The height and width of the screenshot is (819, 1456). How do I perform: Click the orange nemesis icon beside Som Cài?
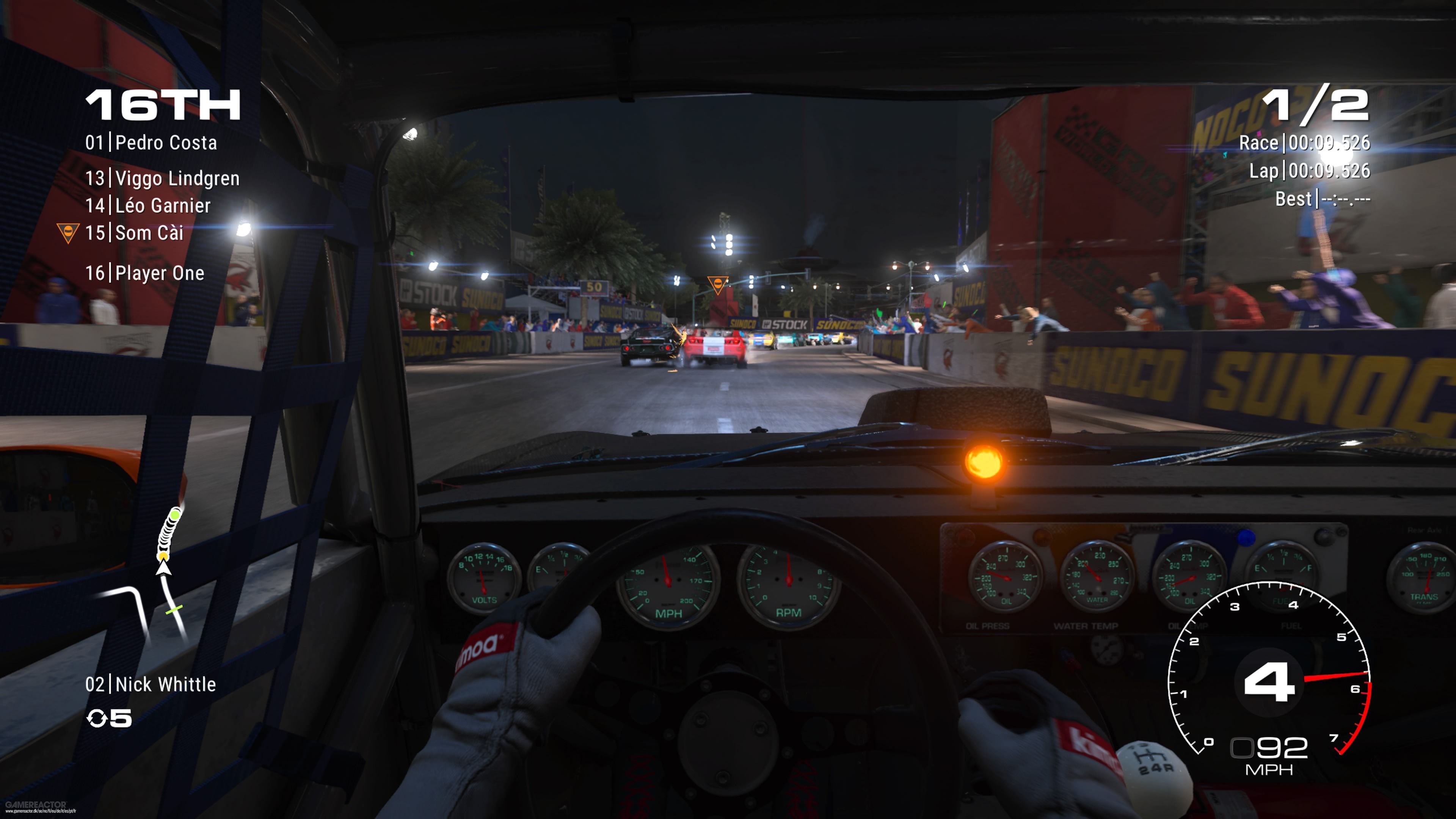pos(68,232)
